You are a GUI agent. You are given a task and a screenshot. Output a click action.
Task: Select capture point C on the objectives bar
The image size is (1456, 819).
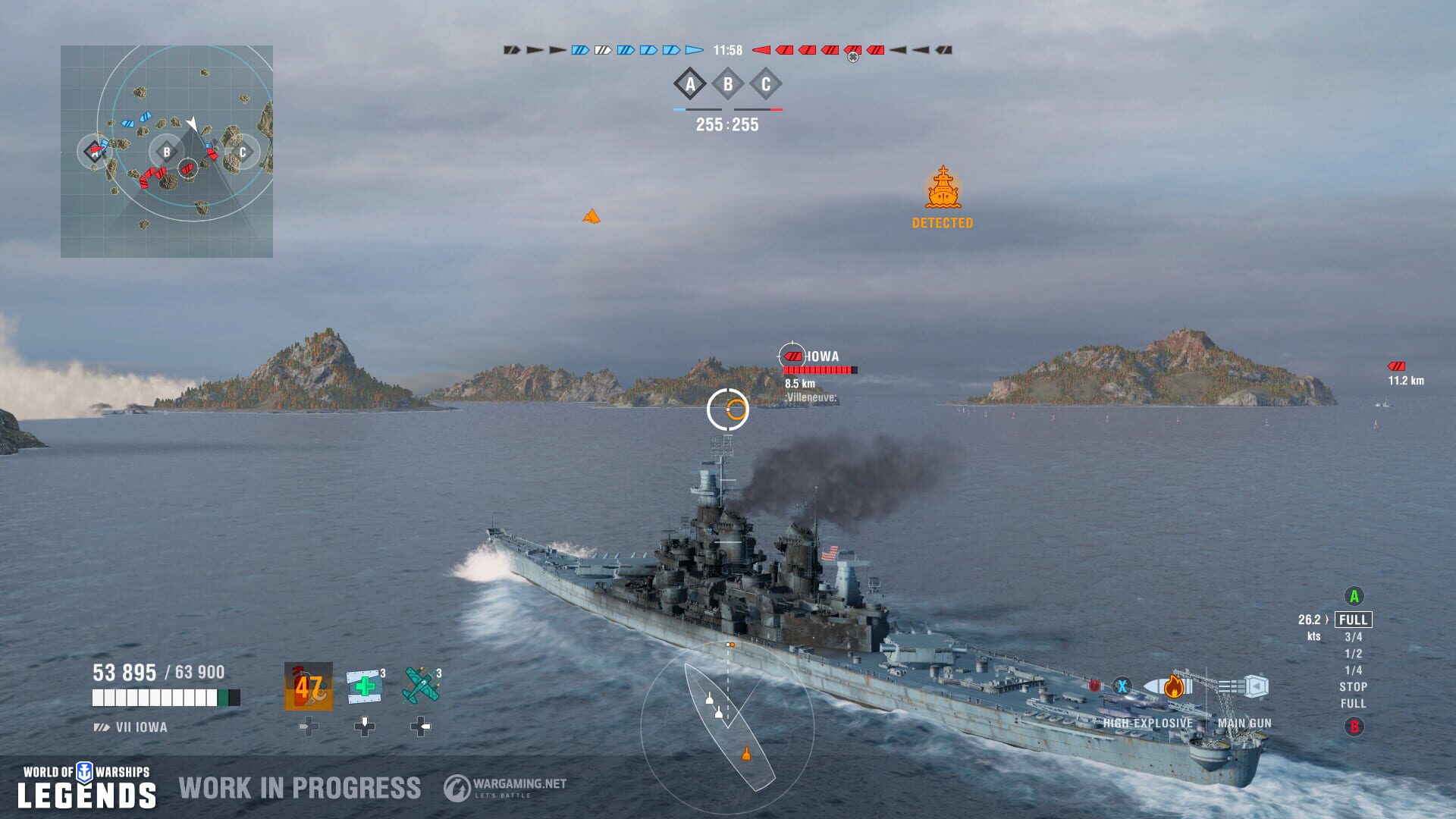pyautogui.click(x=767, y=86)
